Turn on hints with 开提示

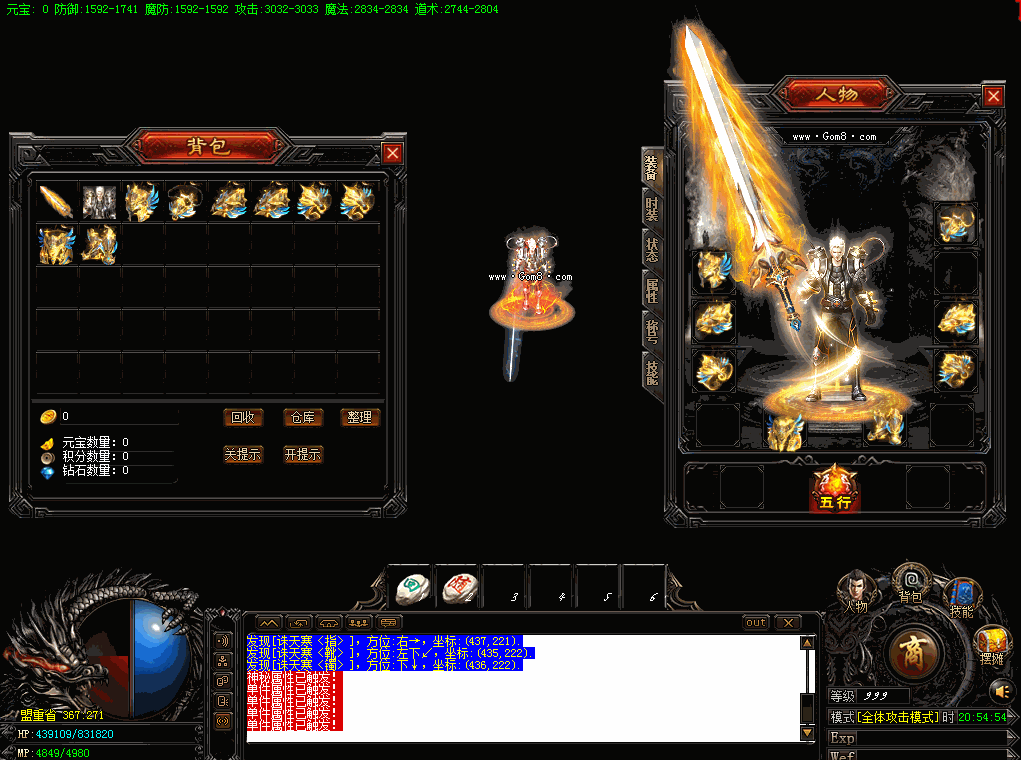coord(302,454)
